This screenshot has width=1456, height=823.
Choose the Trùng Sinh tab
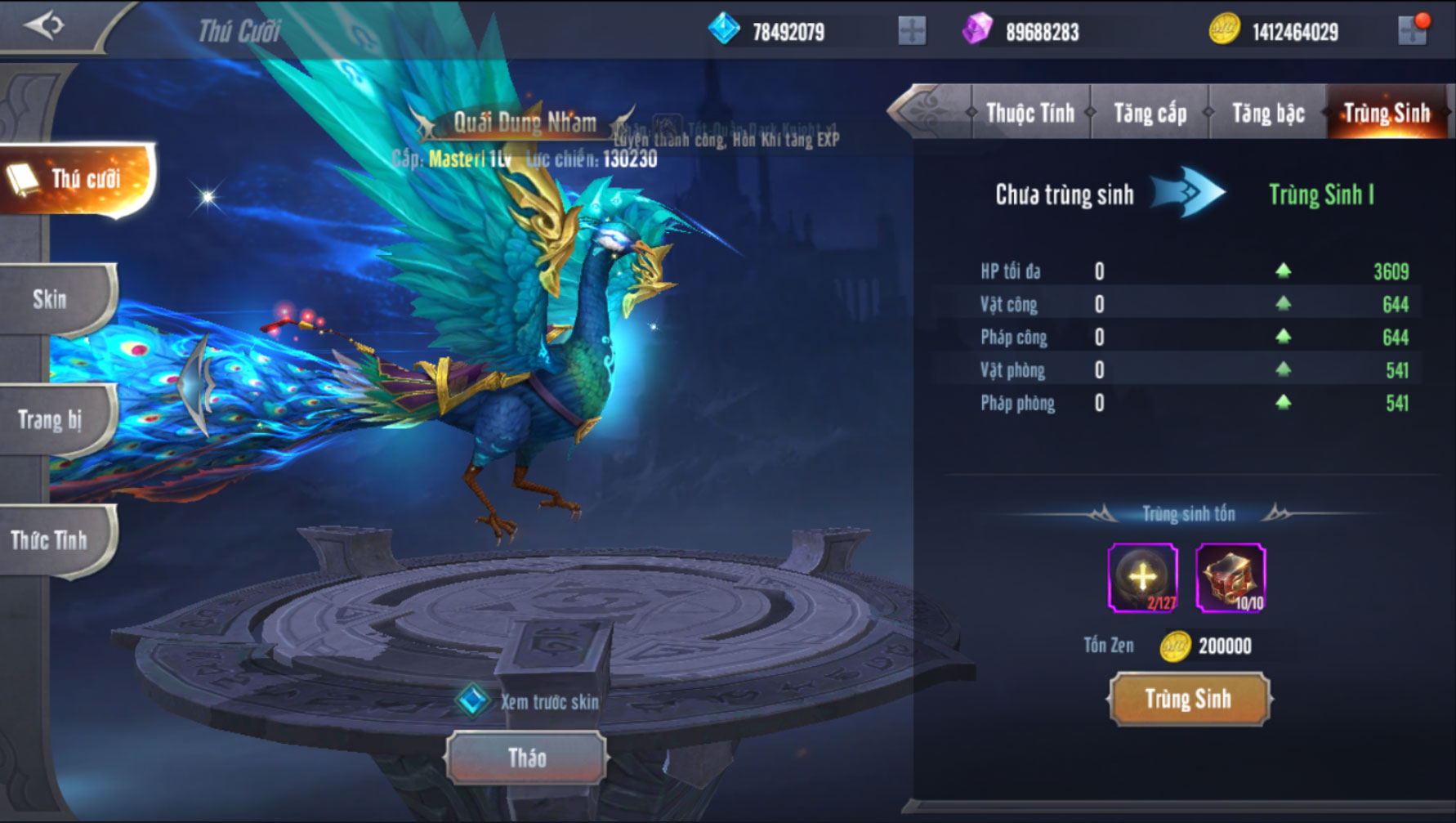tap(1387, 113)
